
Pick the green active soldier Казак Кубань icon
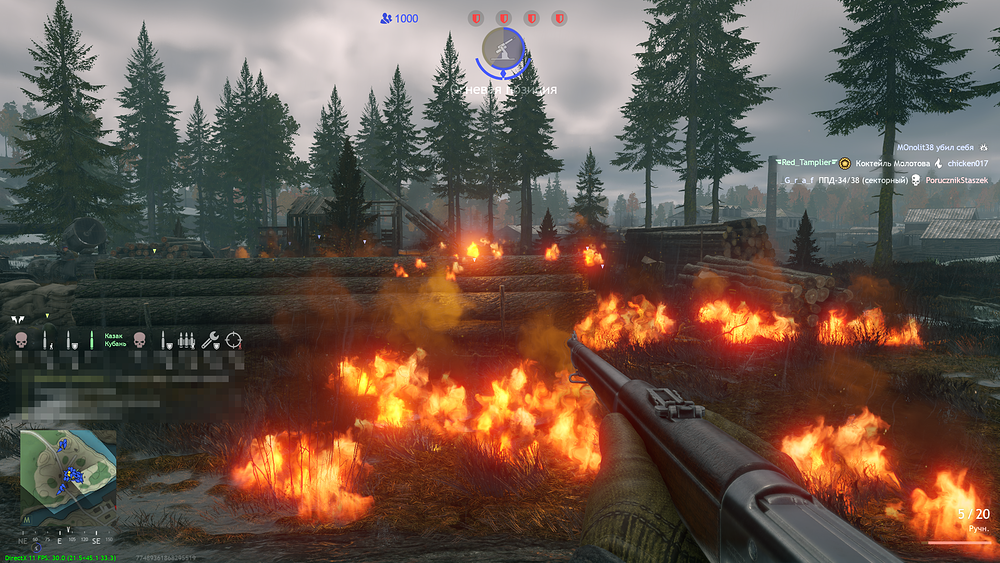coord(92,340)
